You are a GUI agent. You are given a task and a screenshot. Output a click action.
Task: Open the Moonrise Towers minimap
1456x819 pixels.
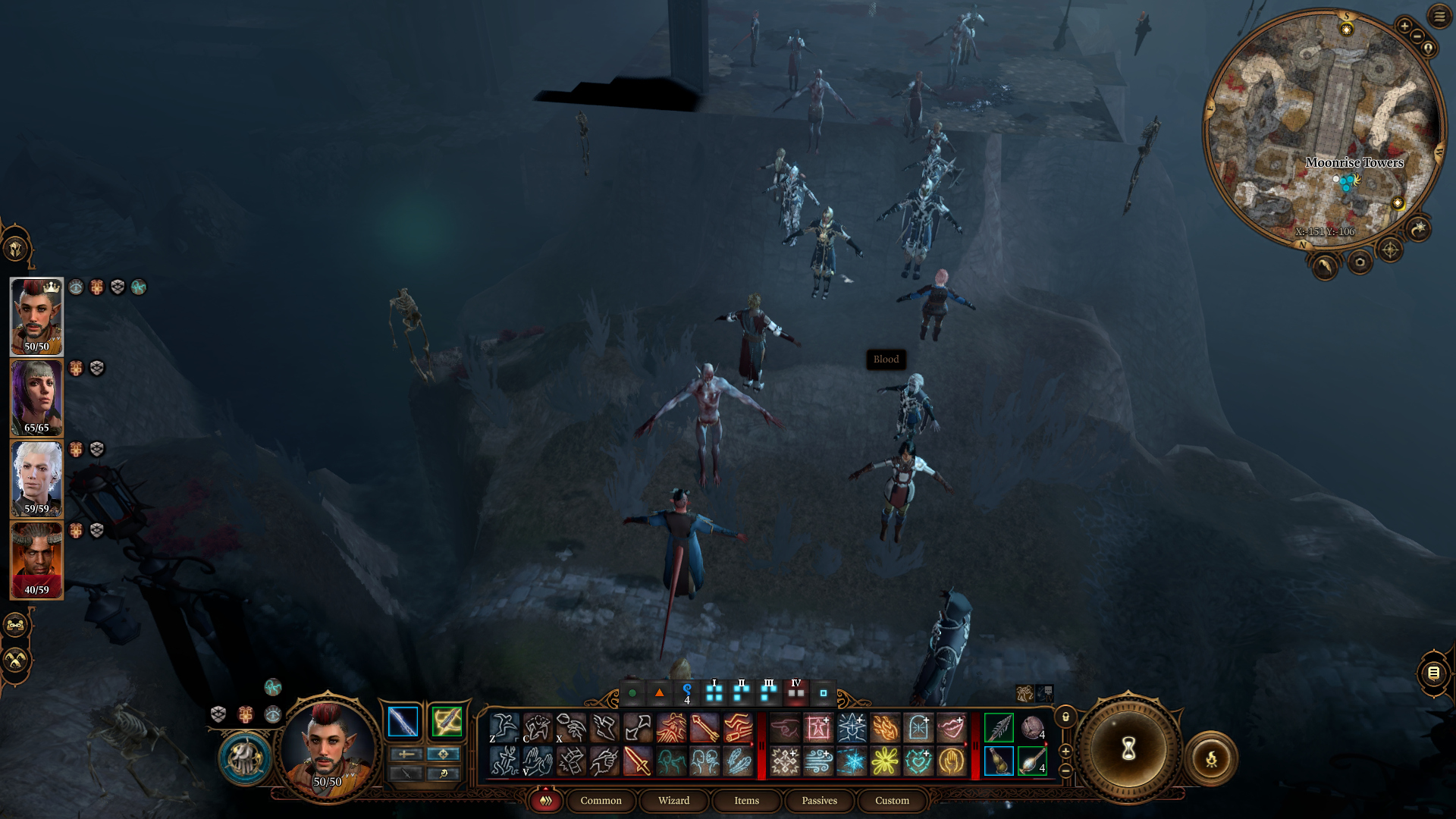pos(1325,129)
